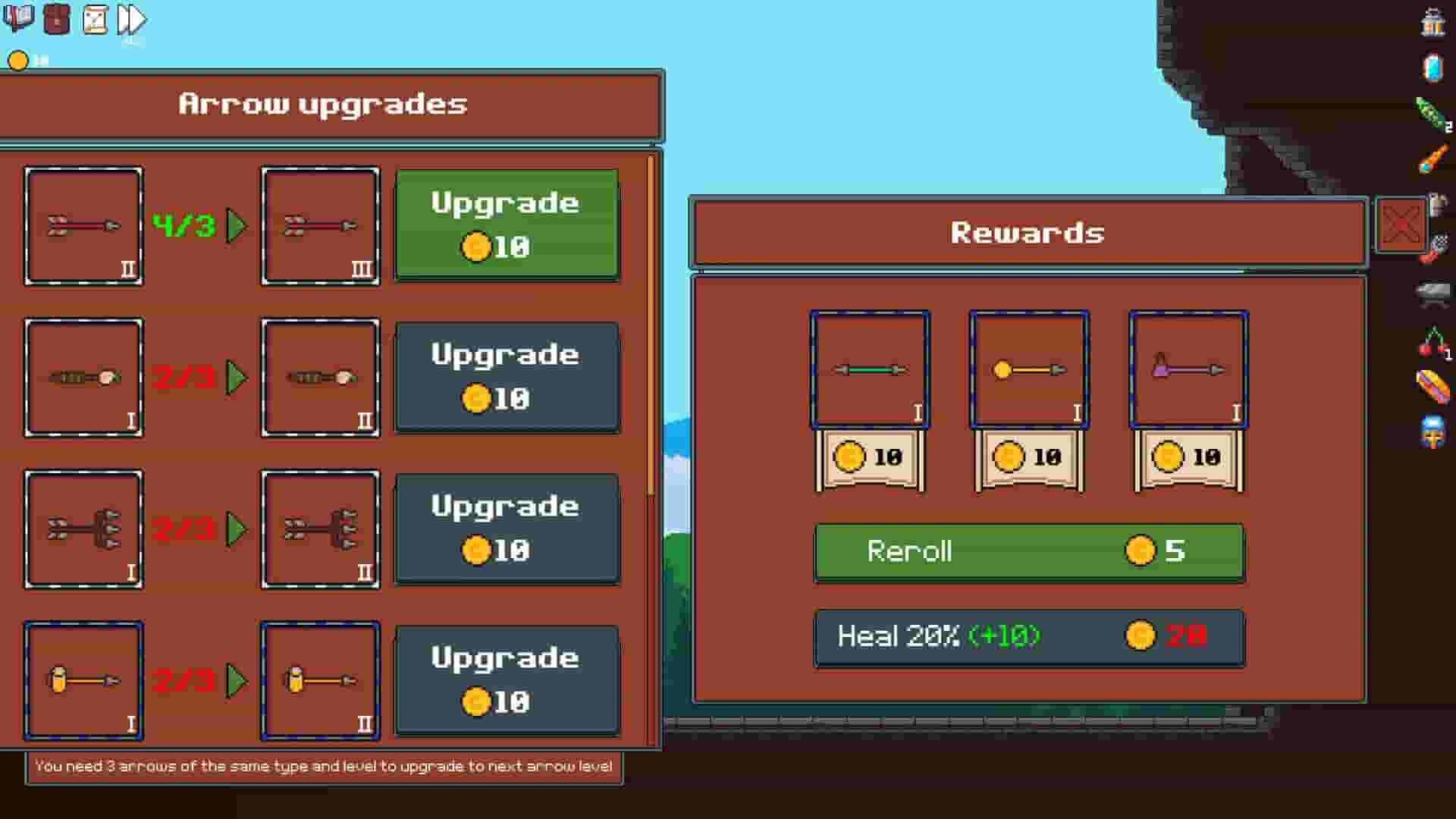The height and width of the screenshot is (819, 1456).
Task: Purchase Heal 20% for 20 coins
Action: (x=1028, y=637)
